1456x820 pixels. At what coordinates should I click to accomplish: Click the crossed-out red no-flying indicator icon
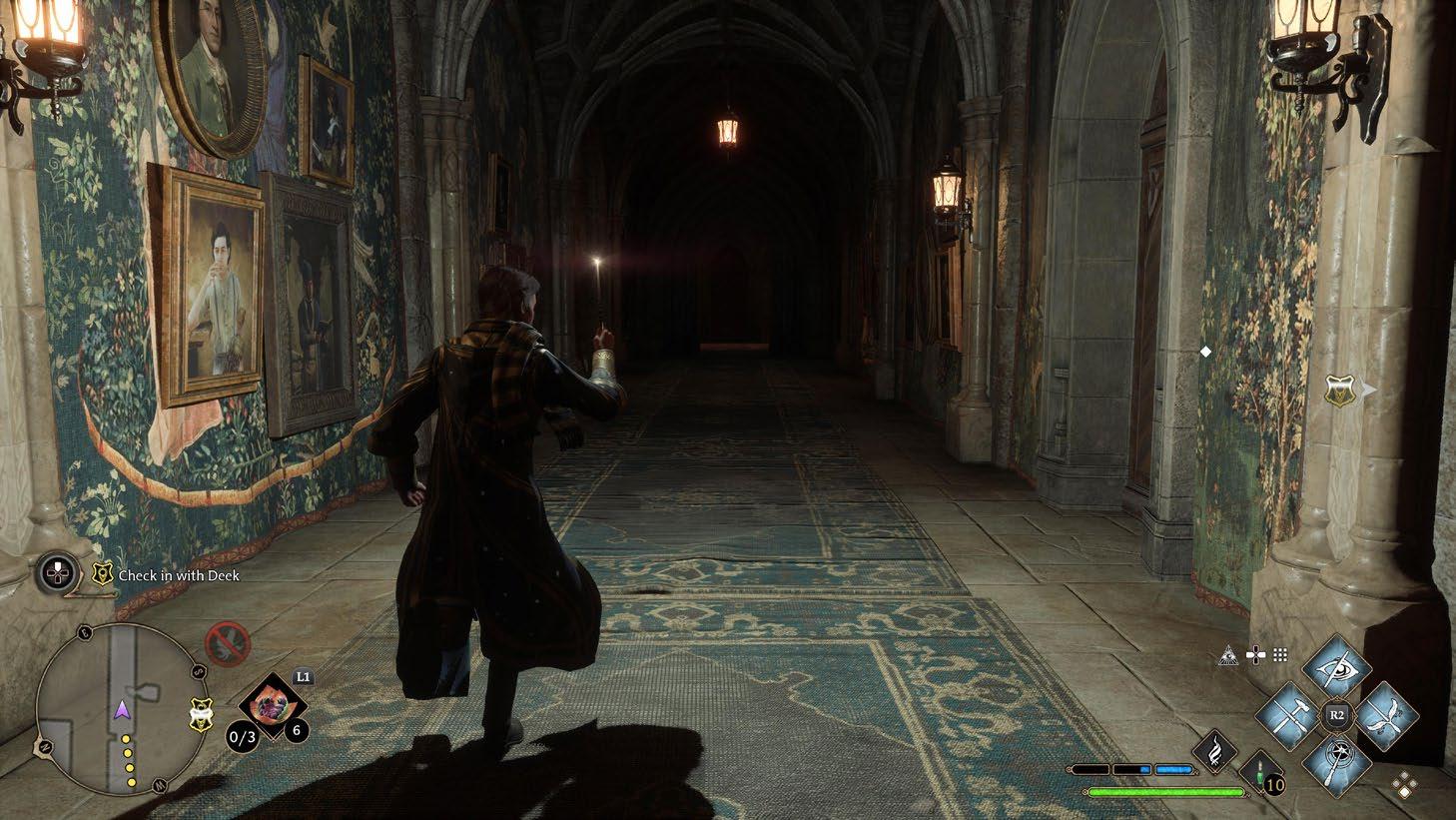(x=227, y=643)
